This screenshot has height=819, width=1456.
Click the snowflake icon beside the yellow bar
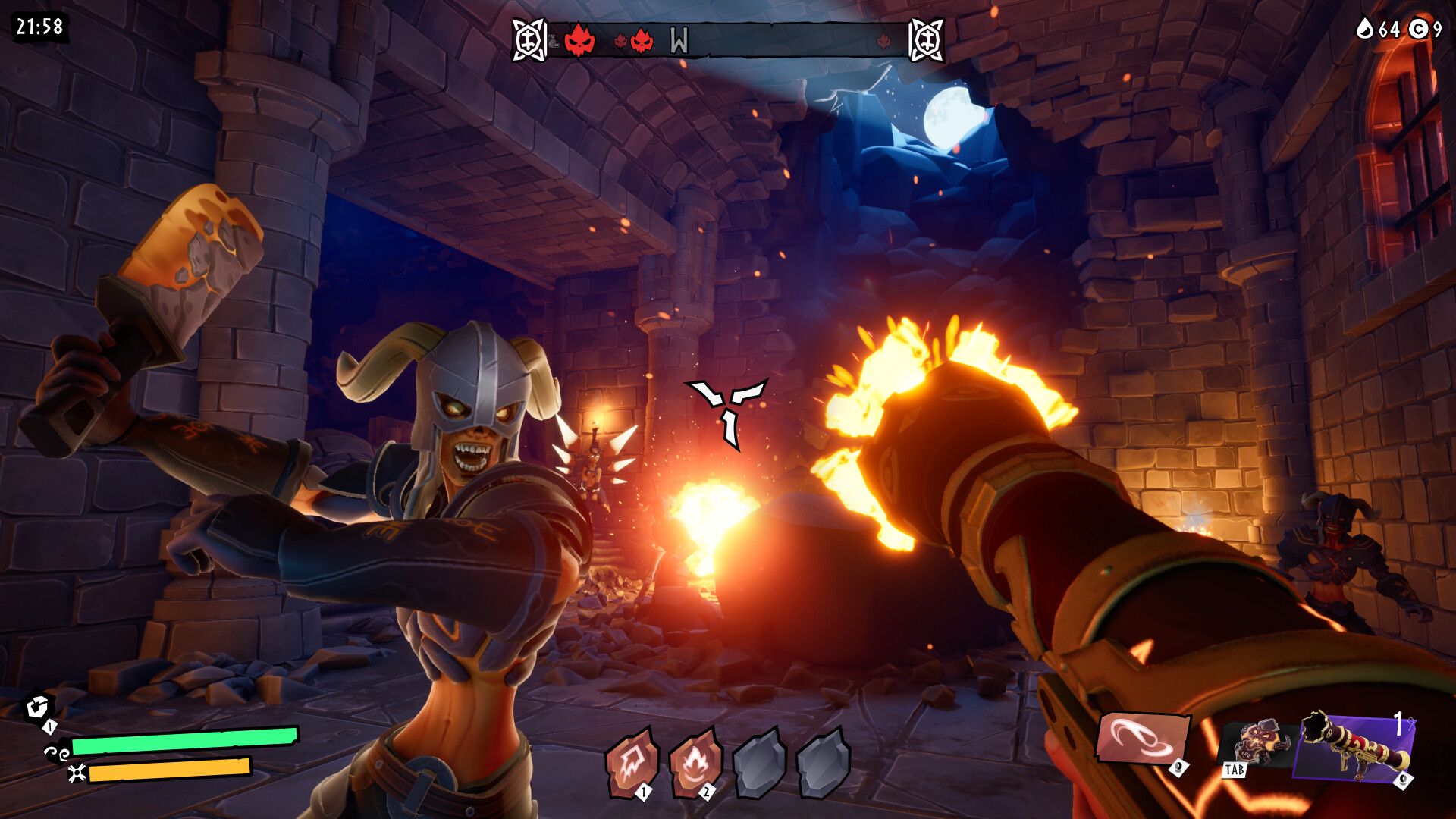click(x=76, y=774)
